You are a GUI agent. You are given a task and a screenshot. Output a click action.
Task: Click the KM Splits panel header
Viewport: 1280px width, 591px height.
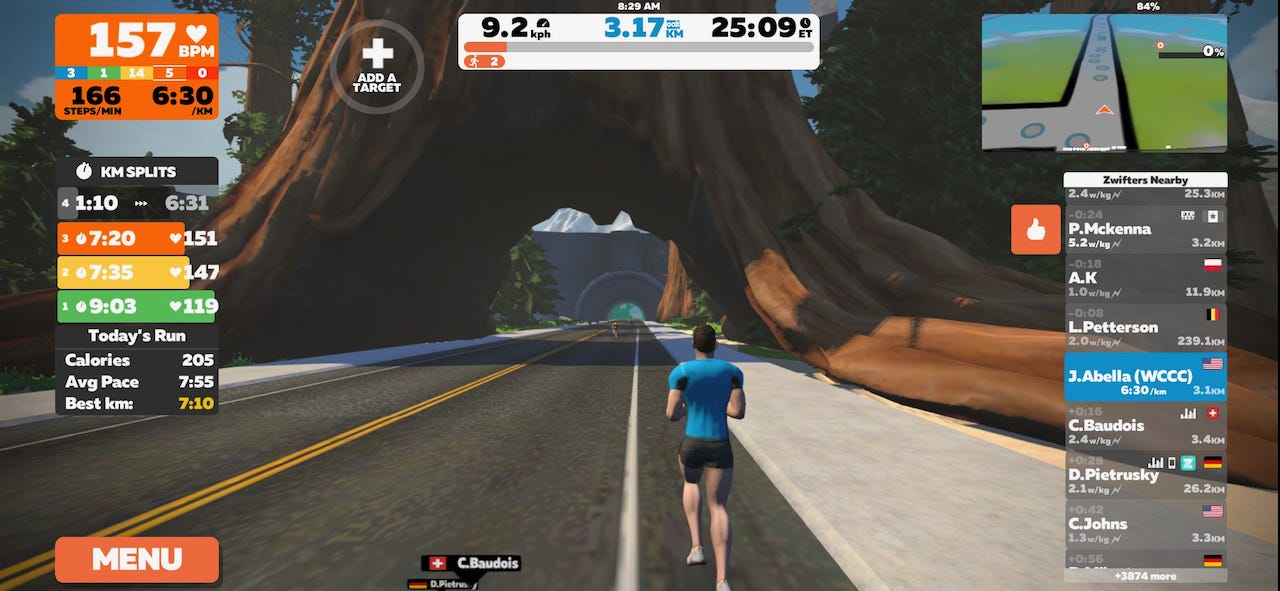(x=137, y=171)
